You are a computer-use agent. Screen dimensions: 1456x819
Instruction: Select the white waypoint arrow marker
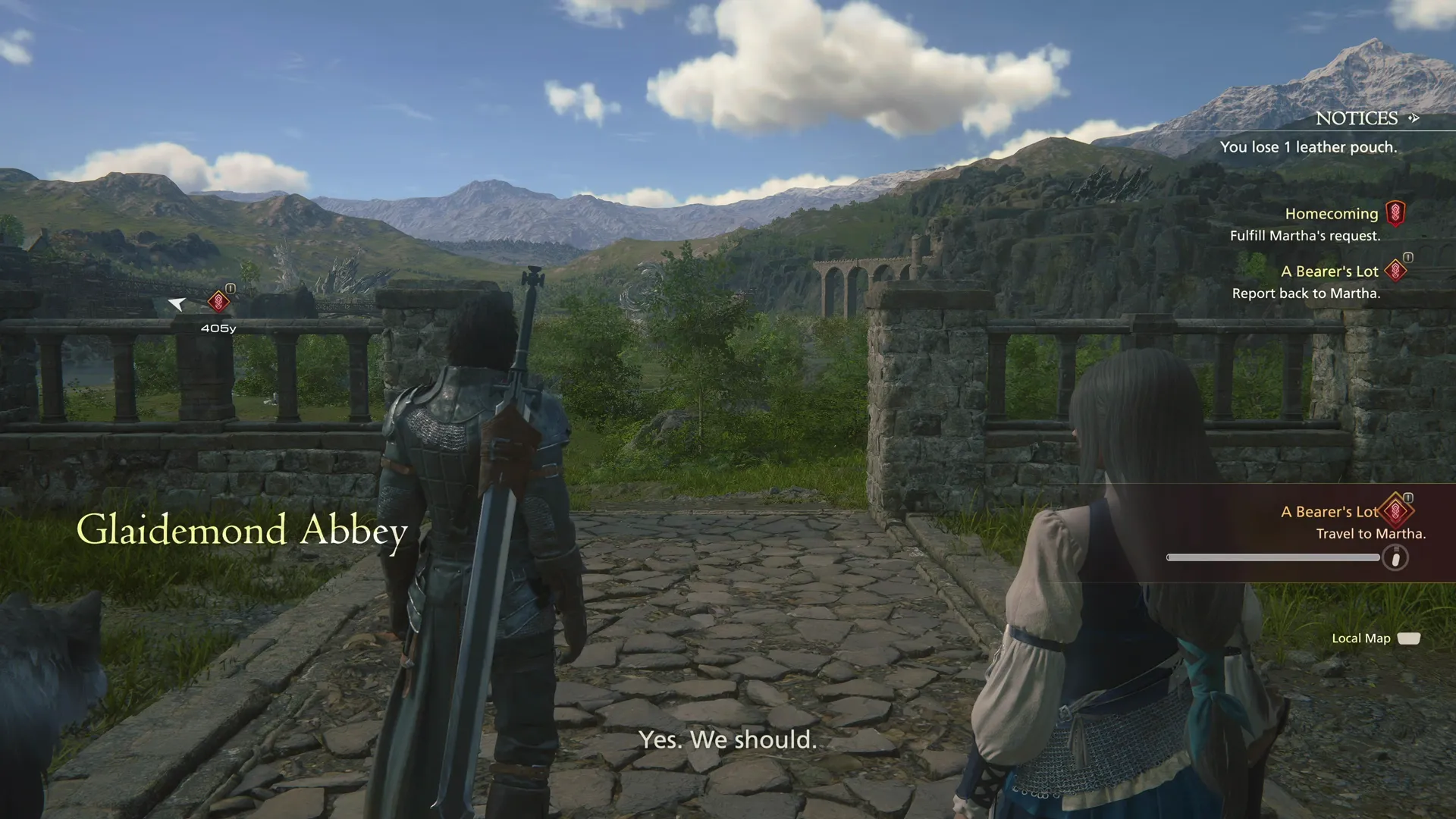tap(176, 303)
